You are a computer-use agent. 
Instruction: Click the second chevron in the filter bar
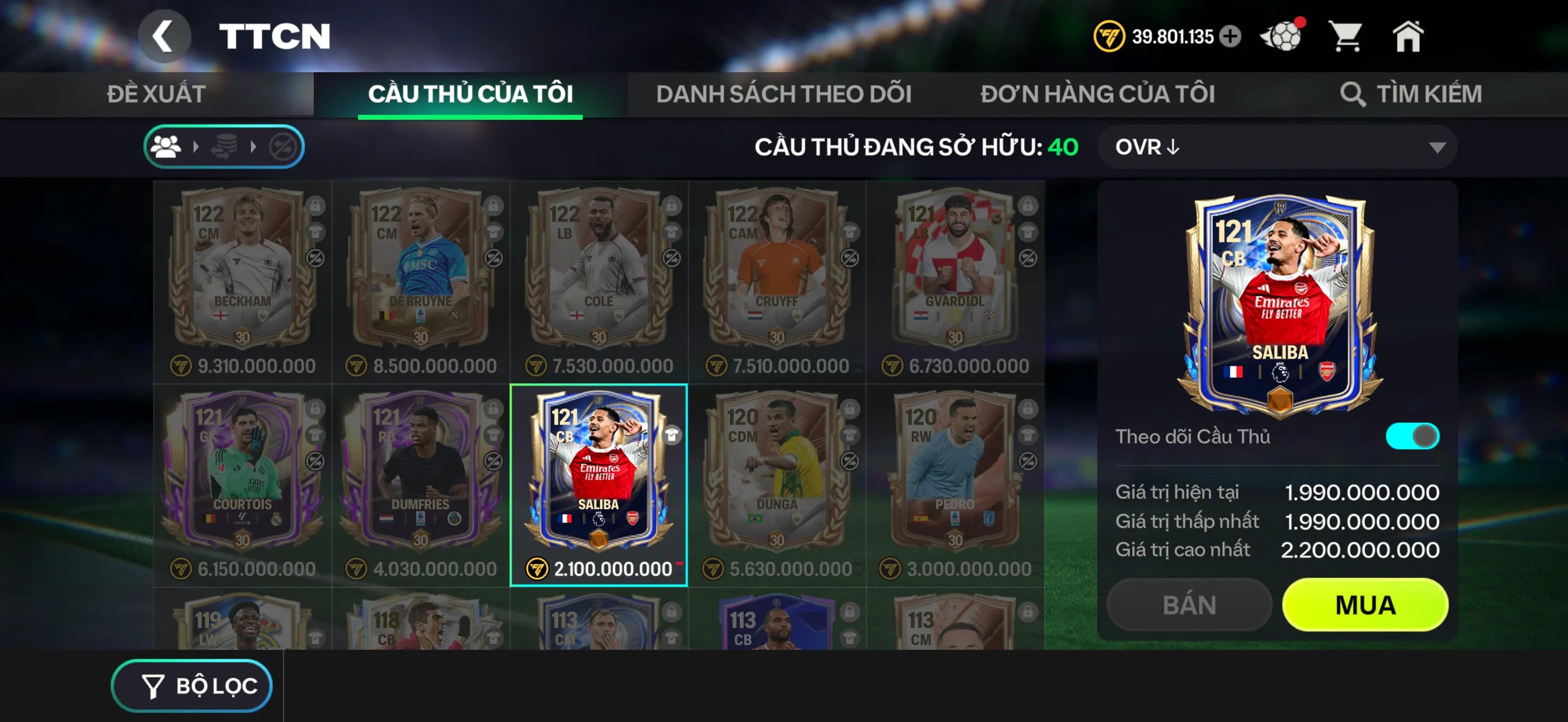click(254, 146)
